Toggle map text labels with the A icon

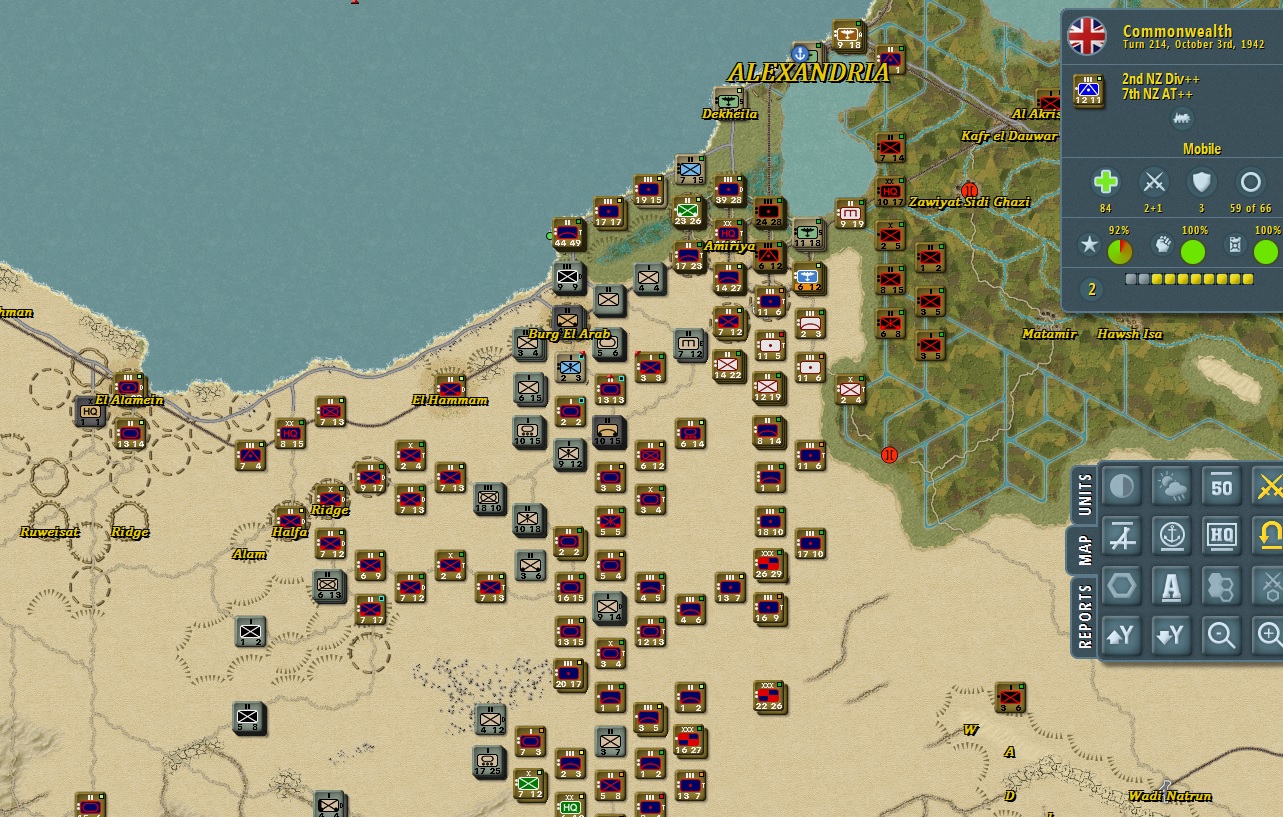point(1171,586)
